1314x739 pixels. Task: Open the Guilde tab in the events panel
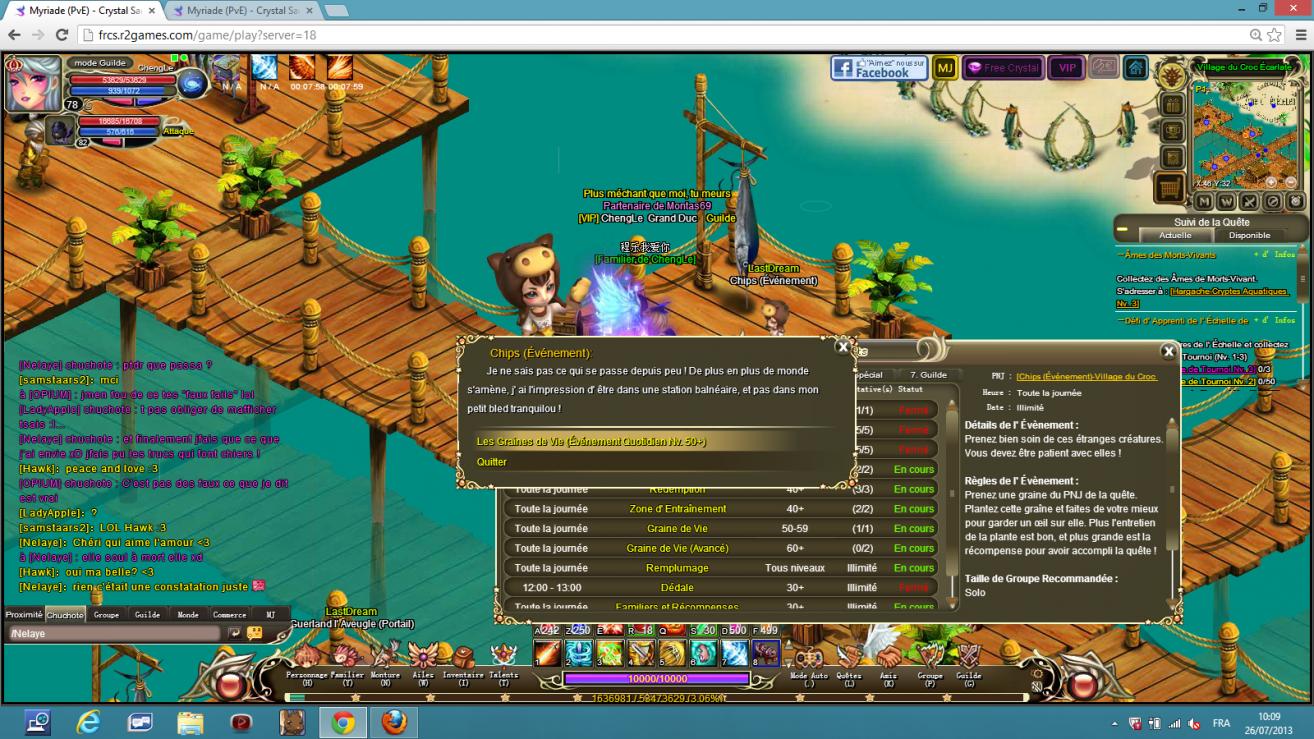(x=927, y=375)
